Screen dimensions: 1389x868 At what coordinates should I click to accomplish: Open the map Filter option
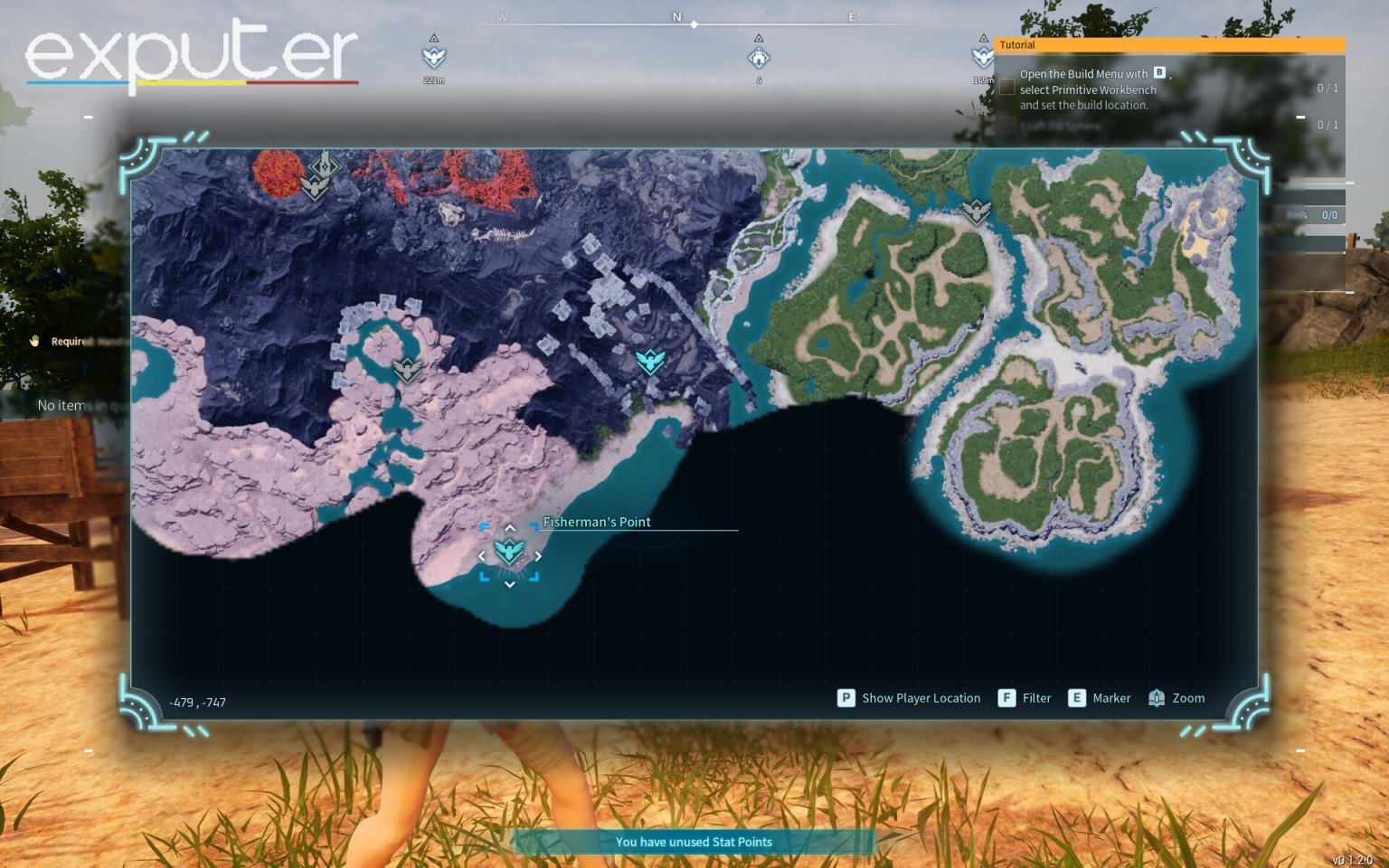[x=1025, y=698]
